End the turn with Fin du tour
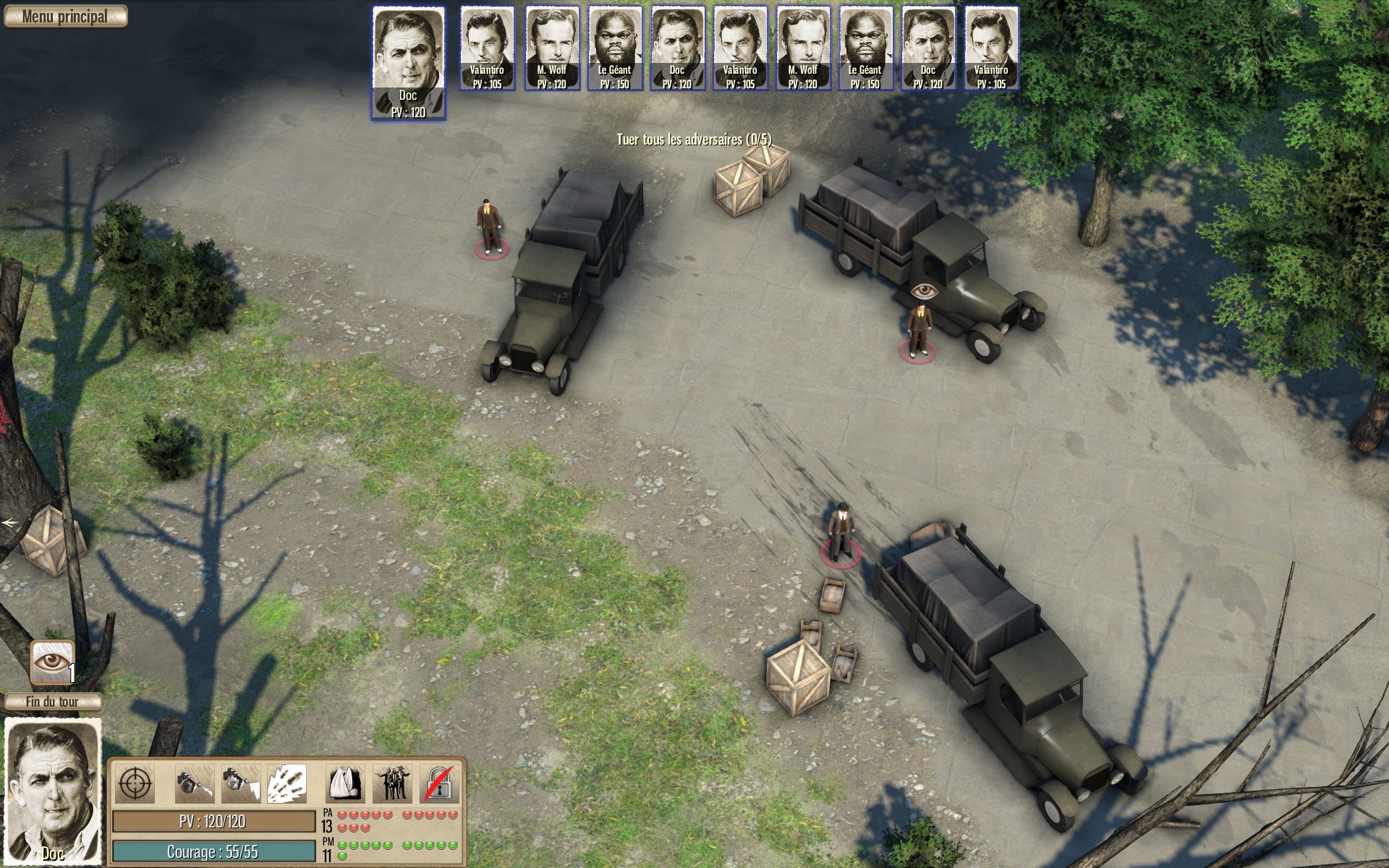Viewport: 1389px width, 868px height. (x=52, y=702)
